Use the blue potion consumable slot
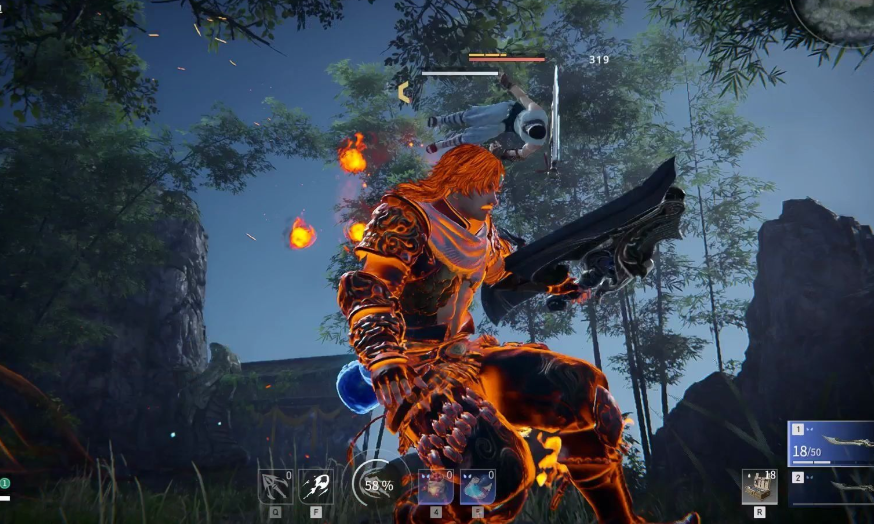The width and height of the screenshot is (874, 524). [x=478, y=486]
